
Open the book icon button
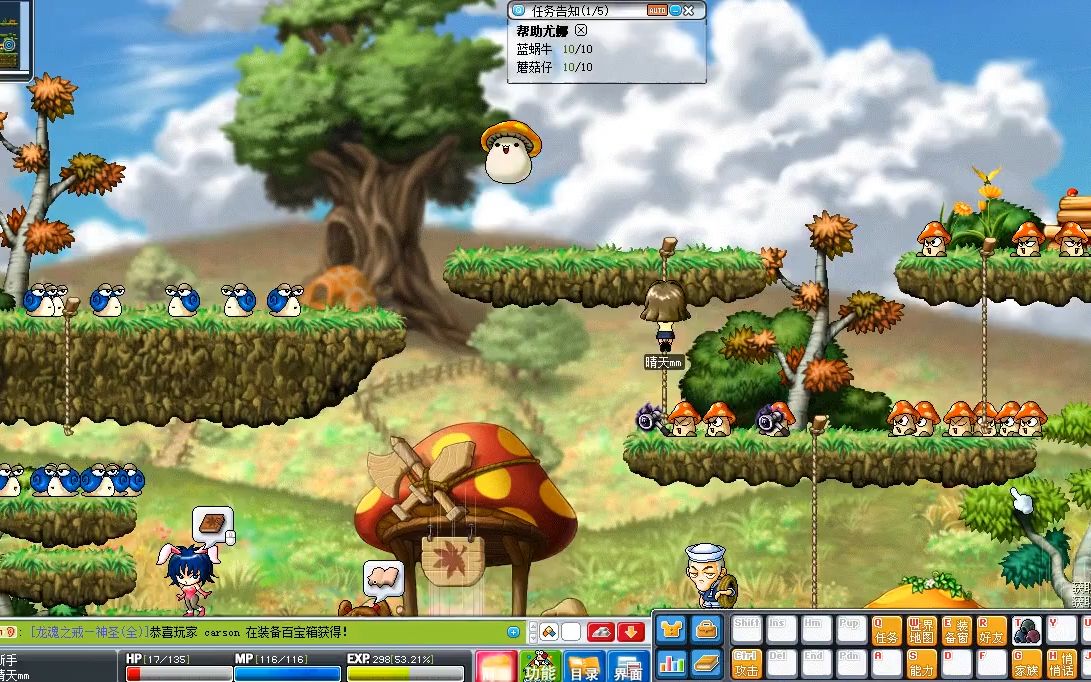click(x=707, y=663)
